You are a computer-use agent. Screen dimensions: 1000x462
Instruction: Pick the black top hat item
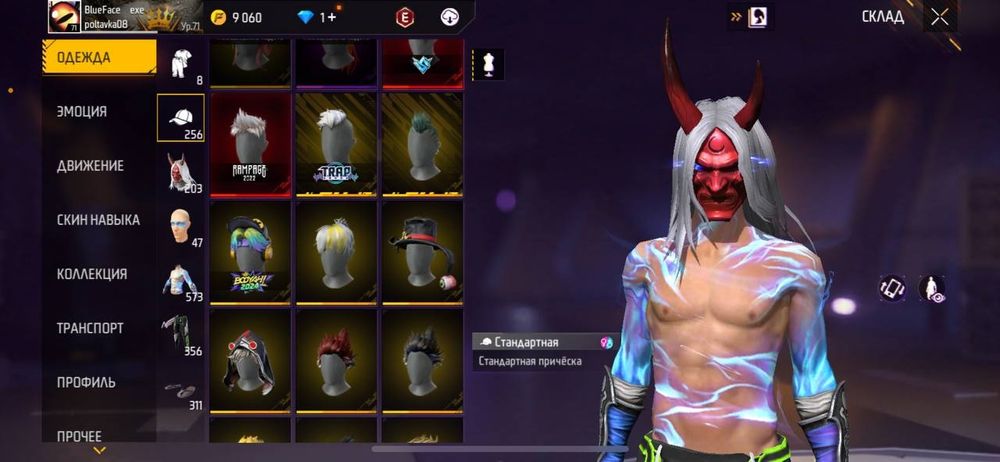pyautogui.click(x=423, y=250)
